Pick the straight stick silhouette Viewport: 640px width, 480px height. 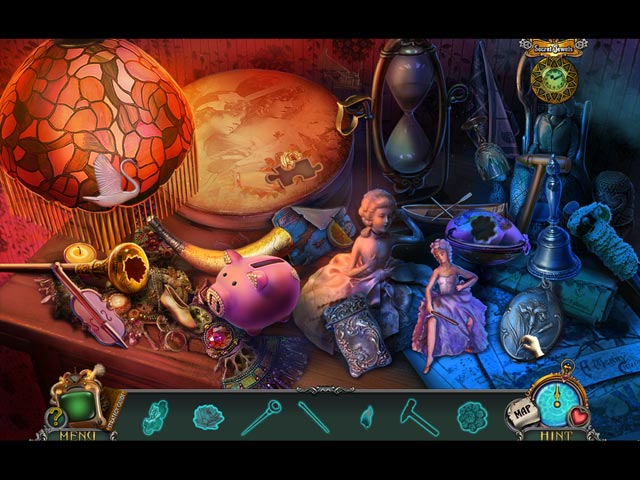[x=314, y=416]
